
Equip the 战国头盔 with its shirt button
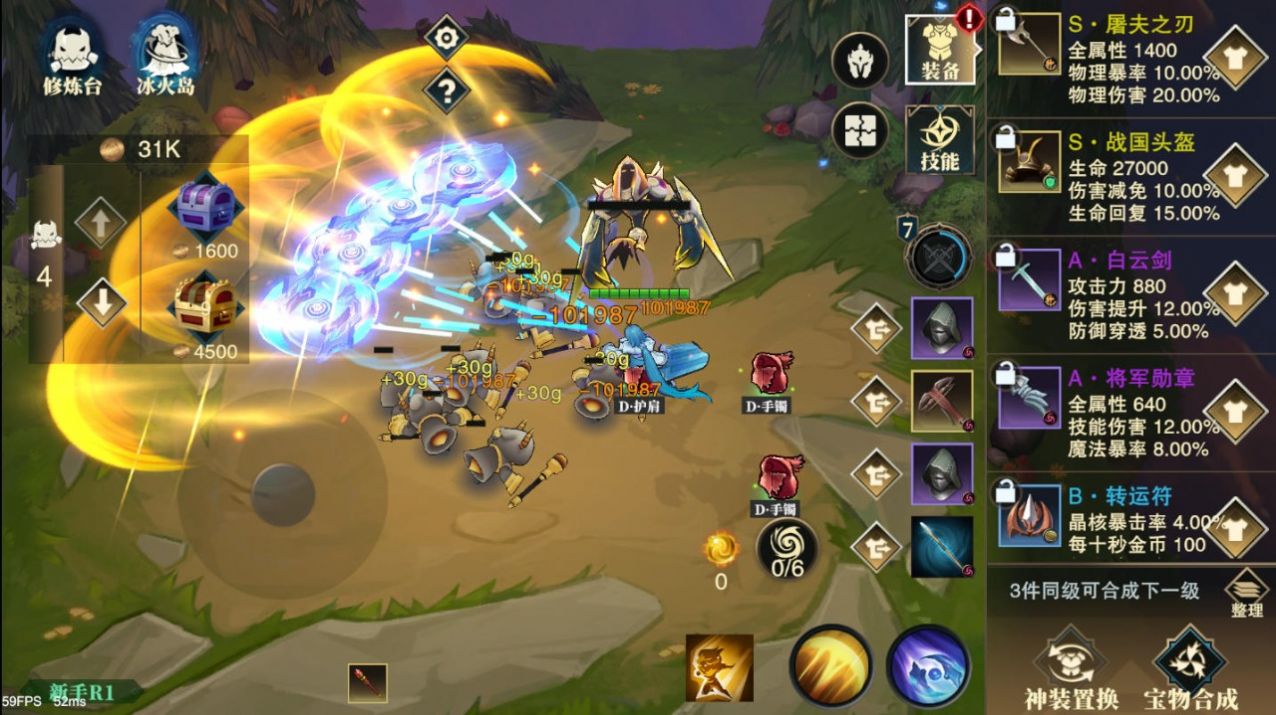[1235, 176]
